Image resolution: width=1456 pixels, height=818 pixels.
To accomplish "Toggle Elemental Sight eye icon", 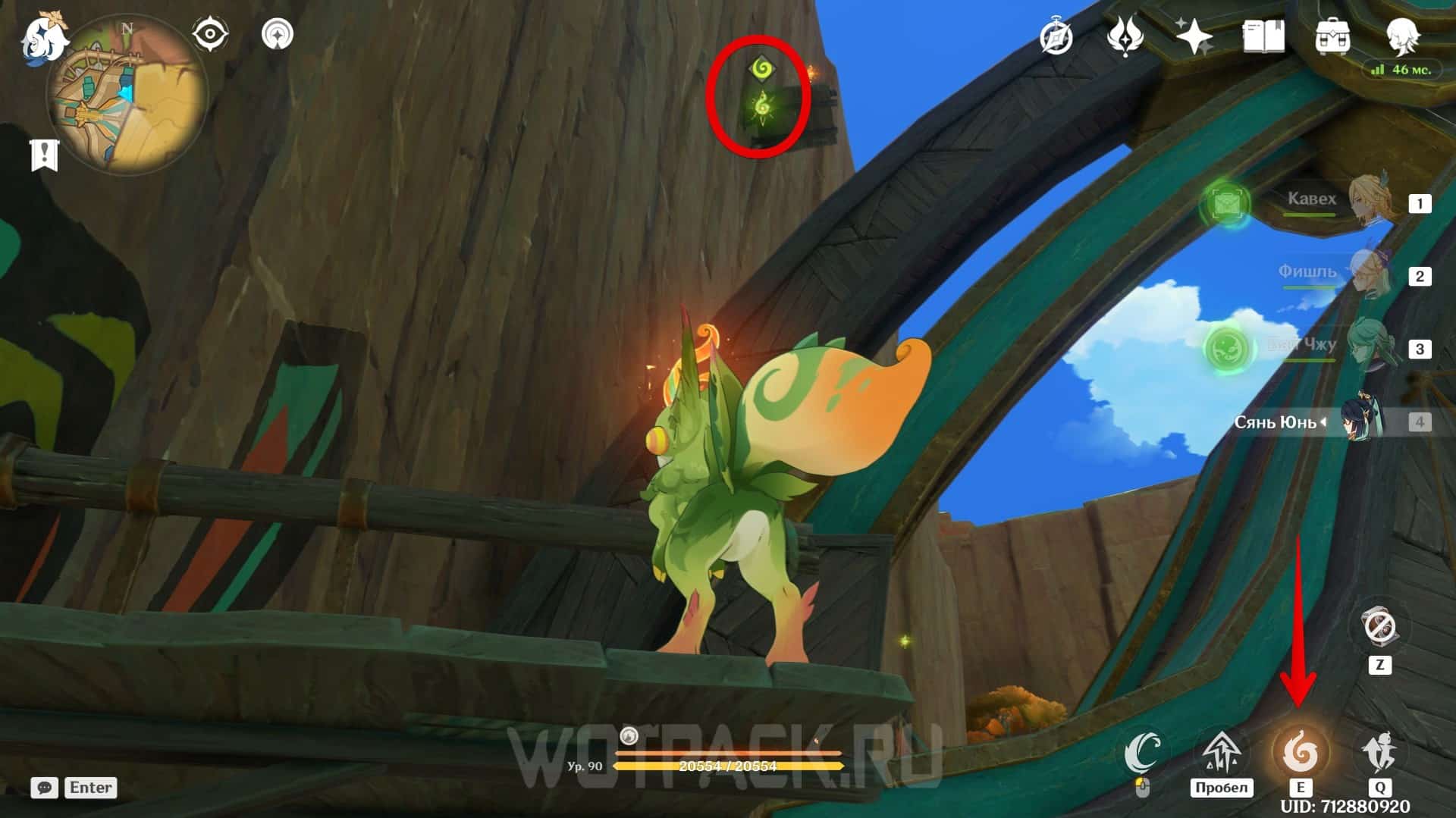I will coord(210,35).
